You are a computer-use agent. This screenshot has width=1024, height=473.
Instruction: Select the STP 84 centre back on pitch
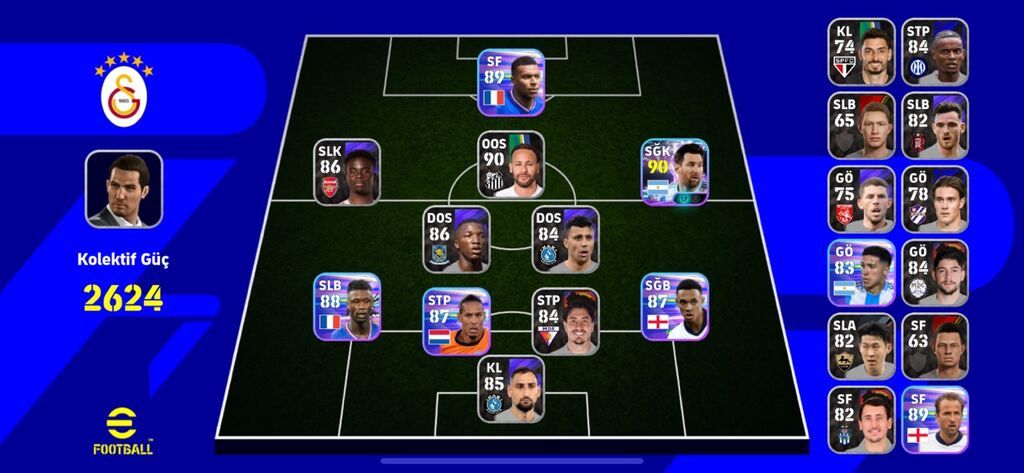pos(565,322)
